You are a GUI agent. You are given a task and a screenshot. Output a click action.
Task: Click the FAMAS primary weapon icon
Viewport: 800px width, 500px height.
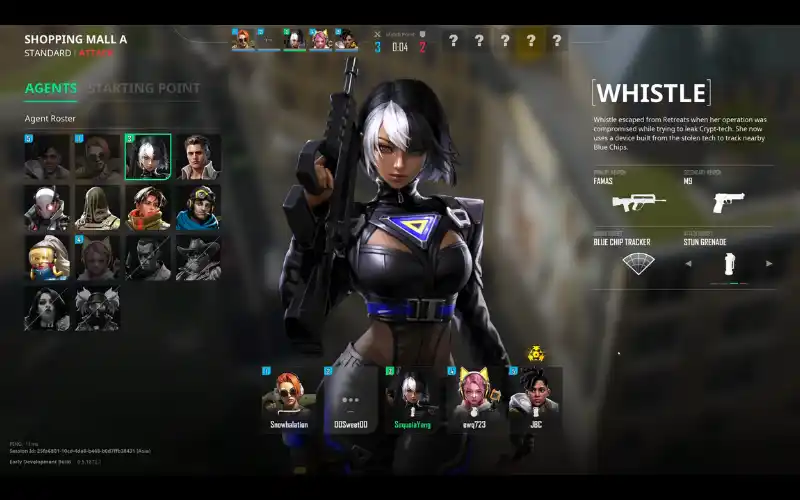(x=632, y=202)
